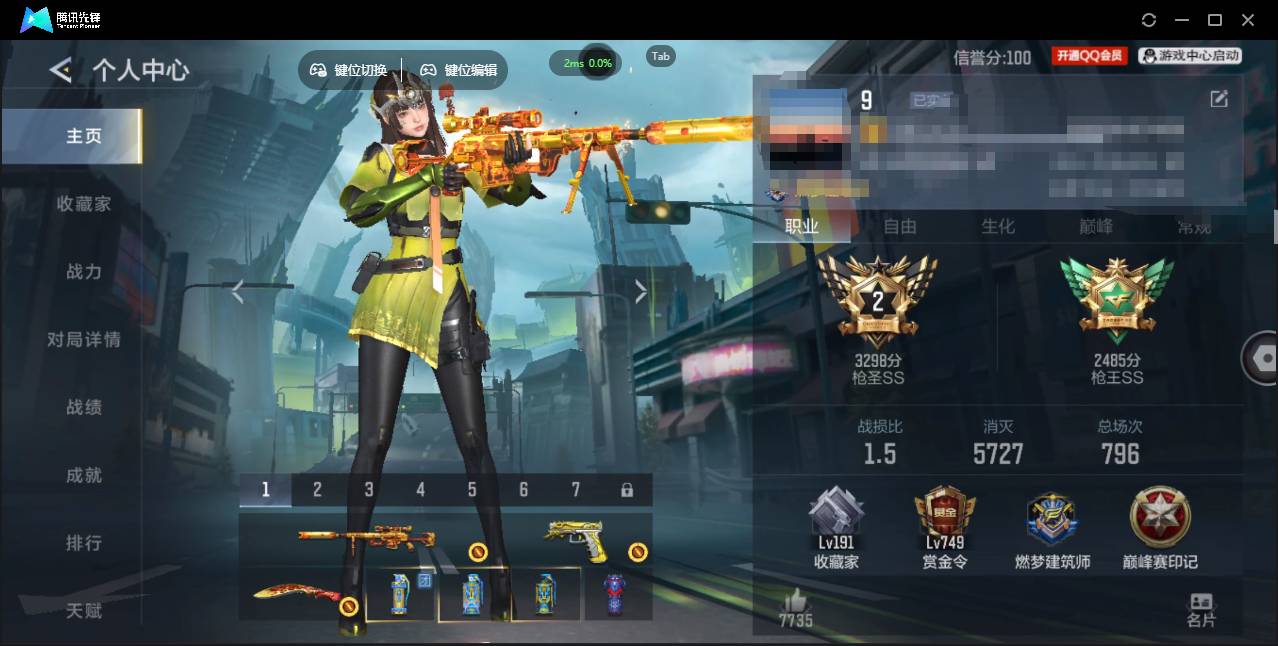This screenshot has width=1278, height=646.
Task: Show the 对局详情 match details page
Action: point(84,340)
